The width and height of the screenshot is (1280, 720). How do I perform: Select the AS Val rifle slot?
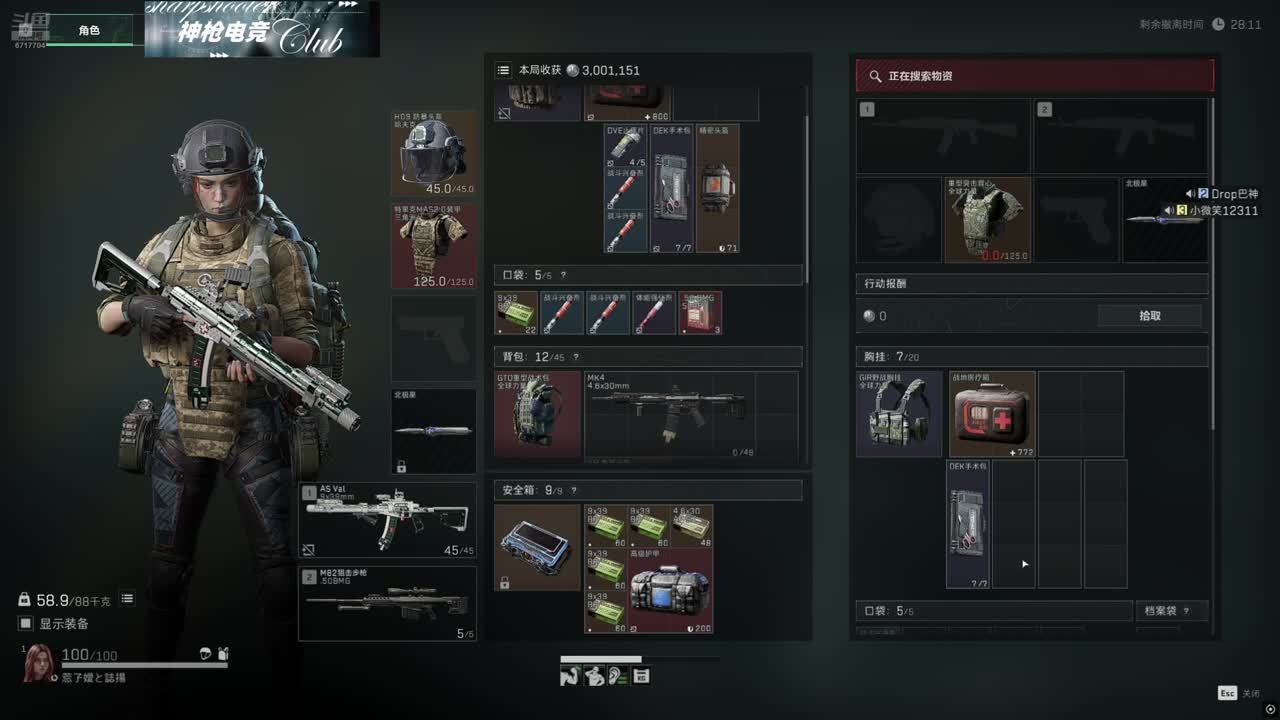tap(387, 520)
